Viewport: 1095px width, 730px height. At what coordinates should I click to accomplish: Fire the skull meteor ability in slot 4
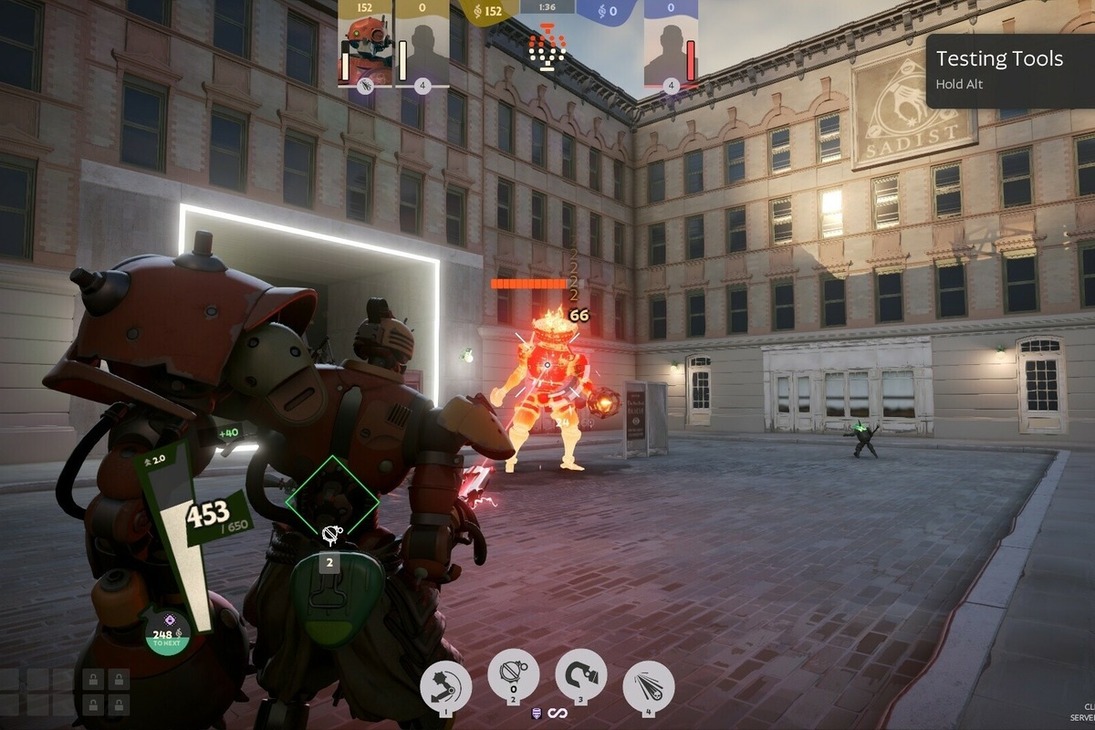(x=648, y=687)
